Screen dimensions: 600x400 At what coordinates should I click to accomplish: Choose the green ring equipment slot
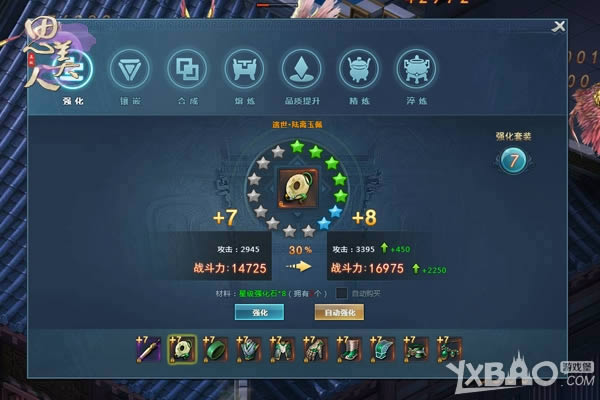point(215,349)
